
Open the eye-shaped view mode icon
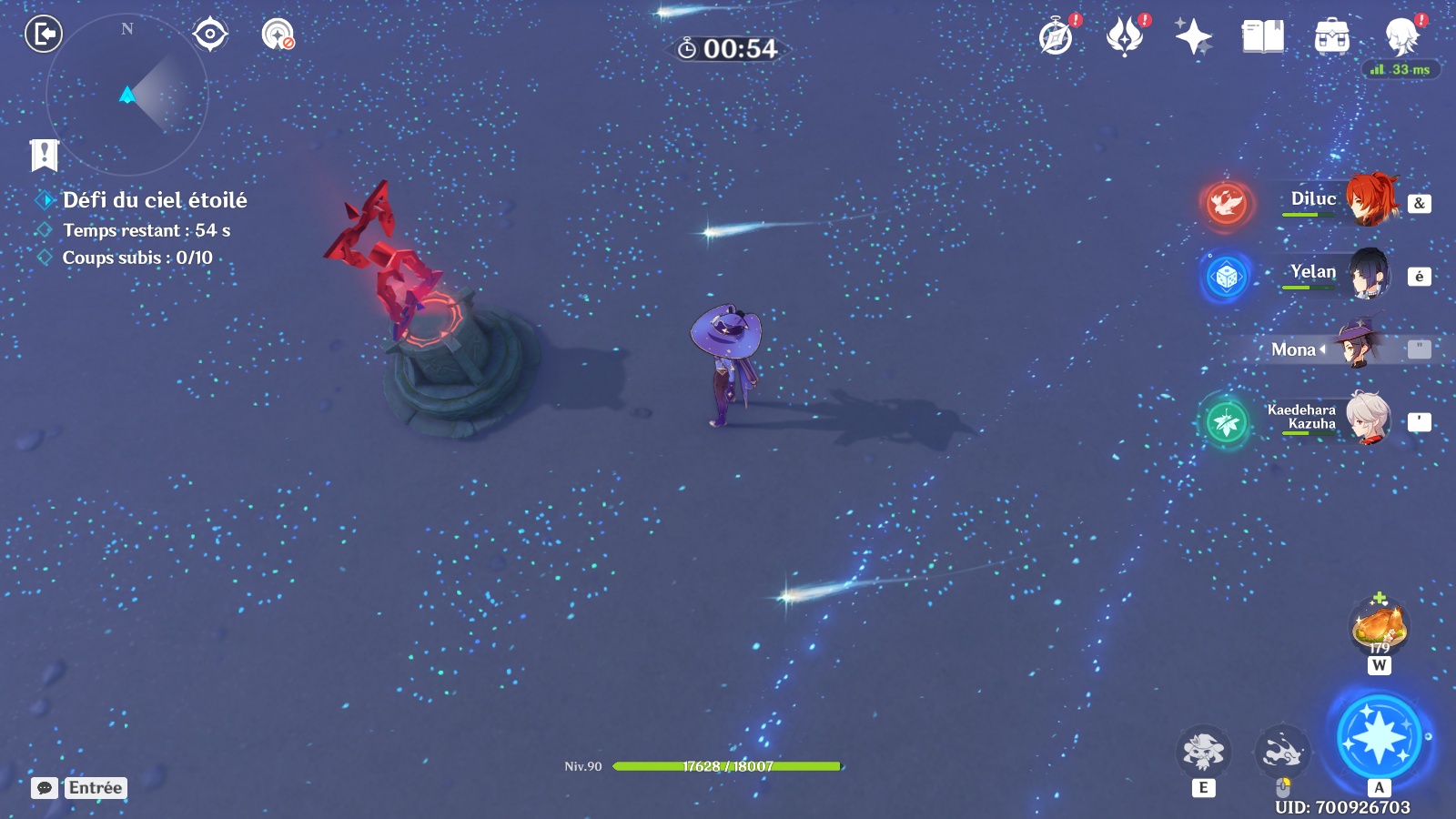[x=210, y=35]
